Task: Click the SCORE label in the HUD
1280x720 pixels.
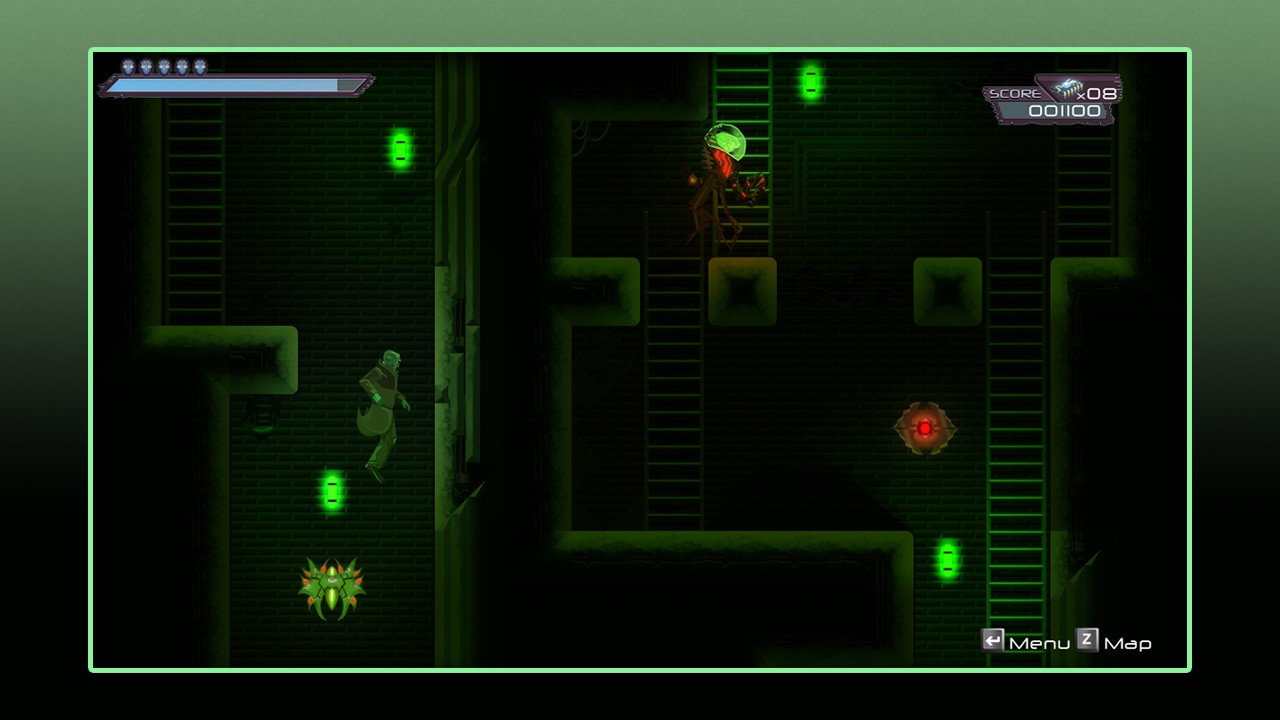Action: 1014,91
